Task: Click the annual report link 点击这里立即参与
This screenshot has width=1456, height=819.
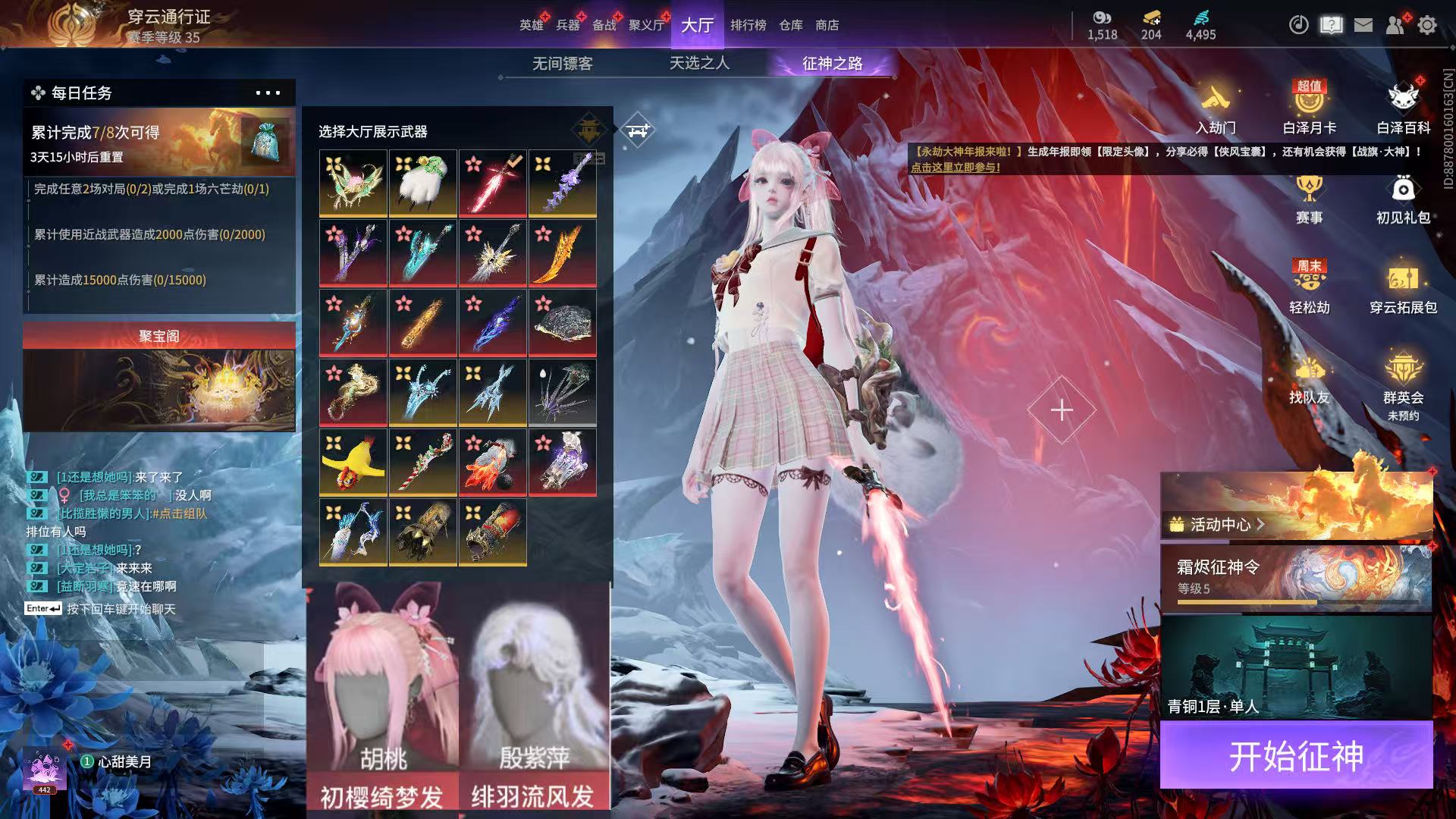Action: tap(955, 168)
